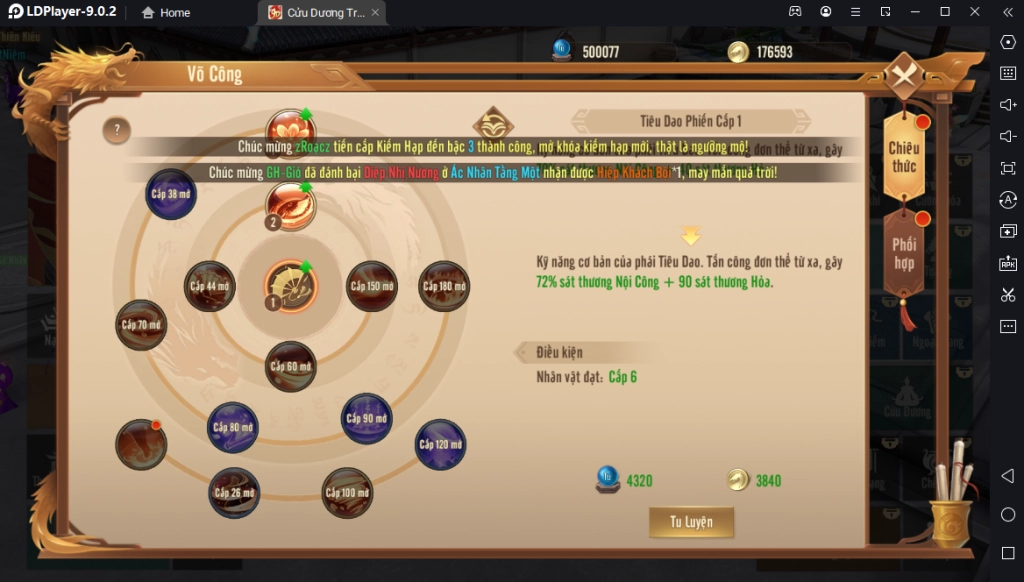Choose the locked Cấp 38 skill
Image resolution: width=1024 pixels, height=582 pixels.
171,194
